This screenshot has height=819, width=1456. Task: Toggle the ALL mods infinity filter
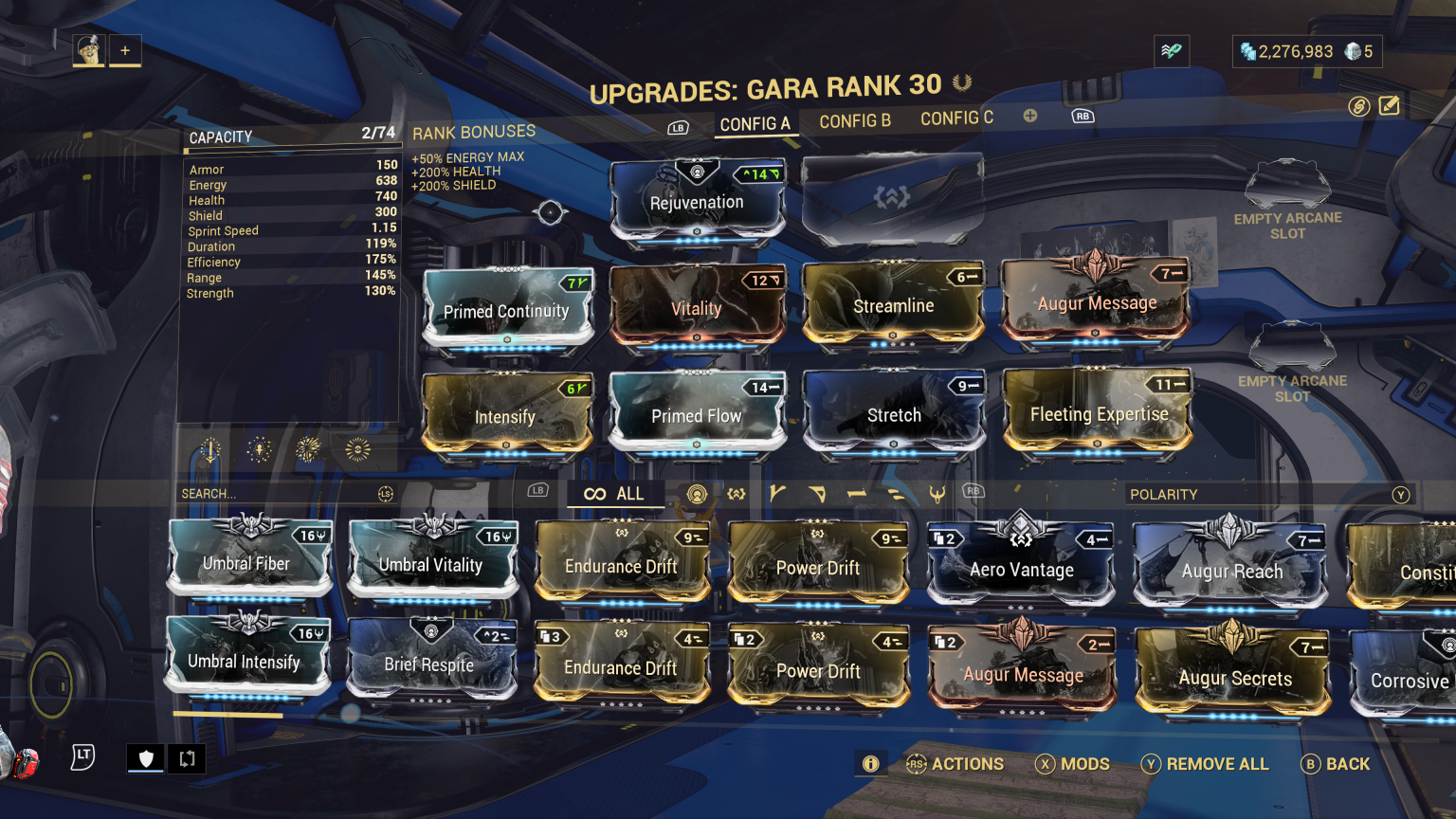(x=614, y=494)
